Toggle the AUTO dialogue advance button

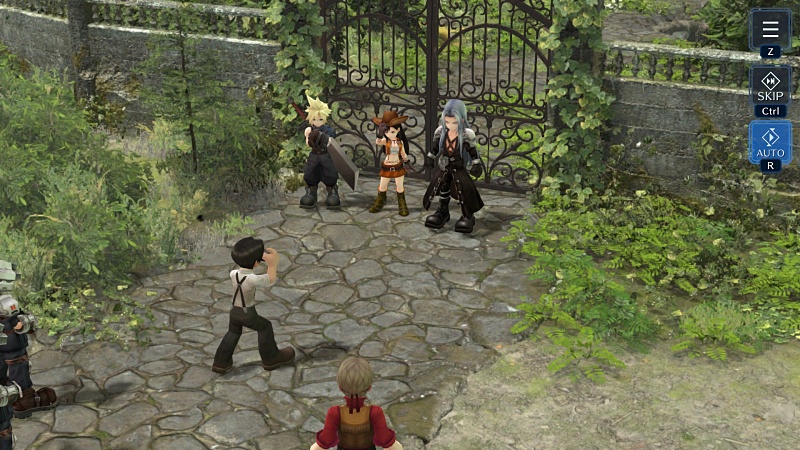pos(770,142)
